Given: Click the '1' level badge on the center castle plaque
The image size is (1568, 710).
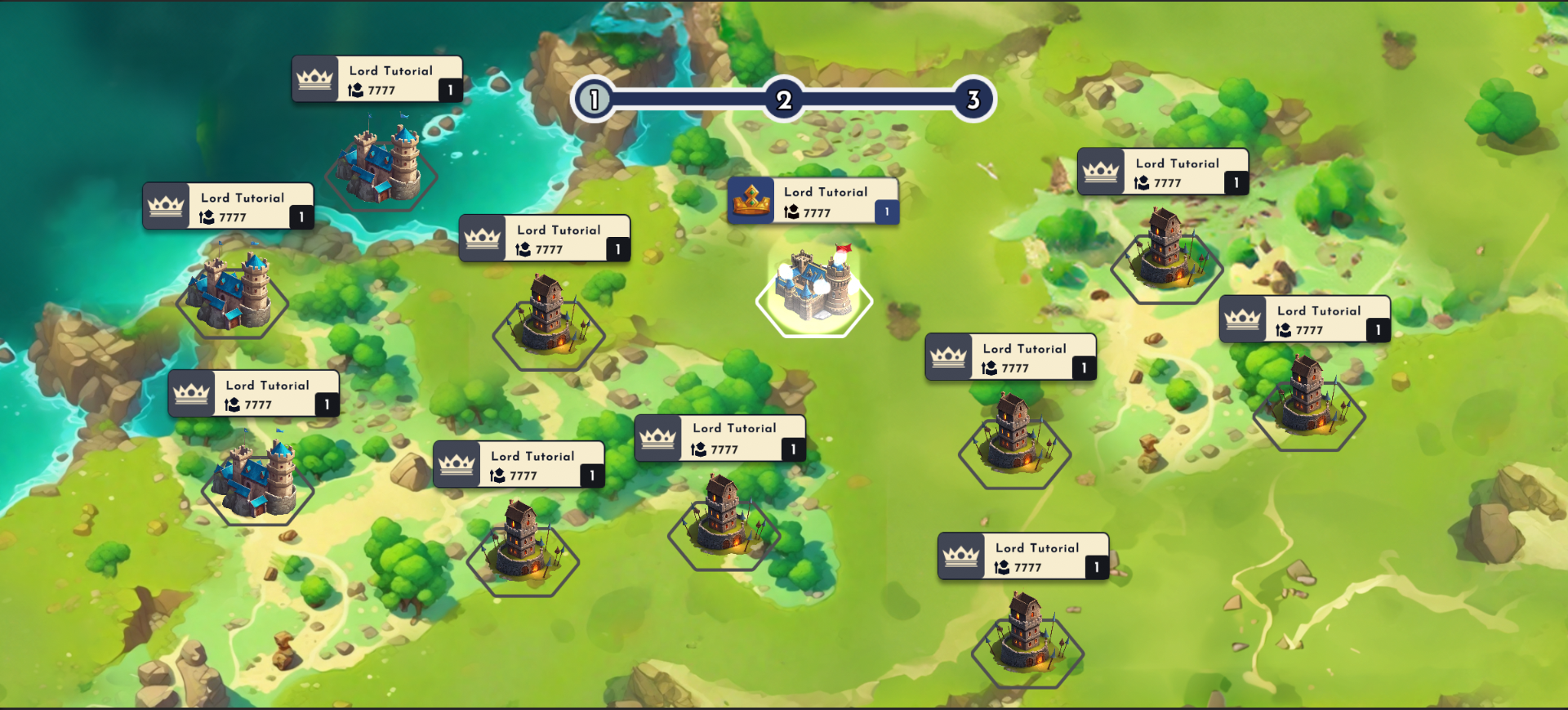Looking at the screenshot, I should click(885, 212).
